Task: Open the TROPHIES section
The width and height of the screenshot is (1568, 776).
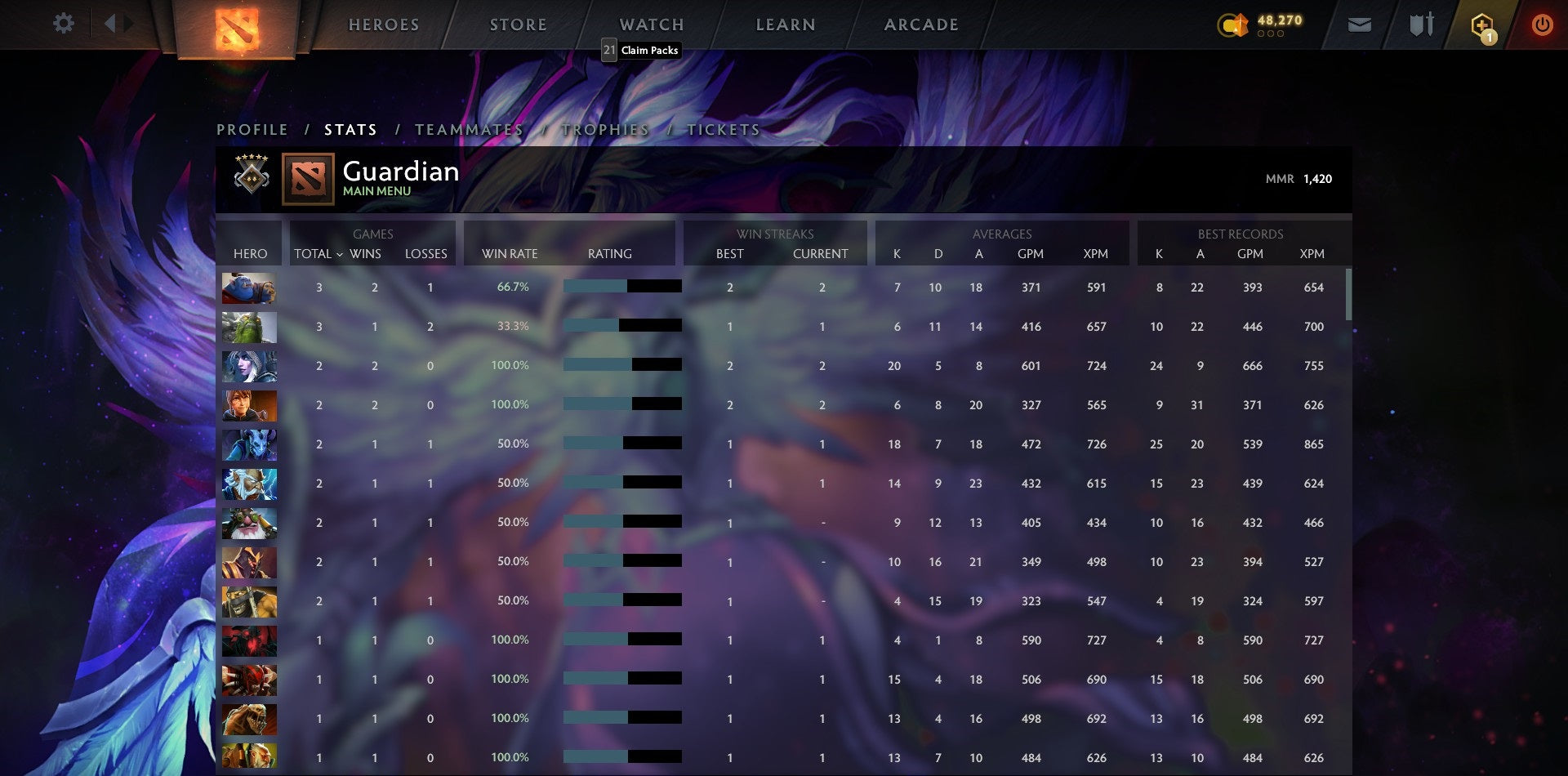Action: pyautogui.click(x=604, y=129)
